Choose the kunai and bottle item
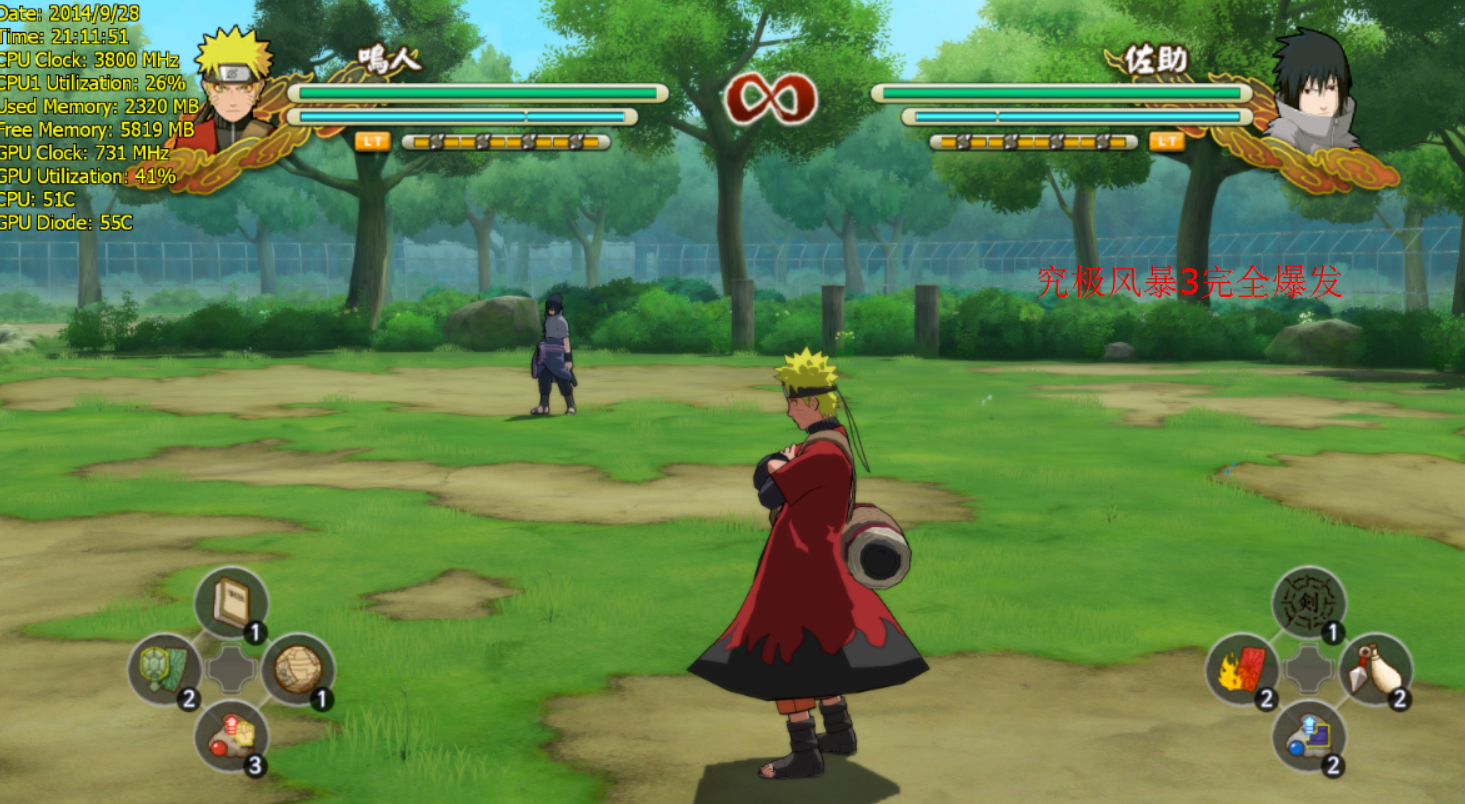 pos(1375,669)
